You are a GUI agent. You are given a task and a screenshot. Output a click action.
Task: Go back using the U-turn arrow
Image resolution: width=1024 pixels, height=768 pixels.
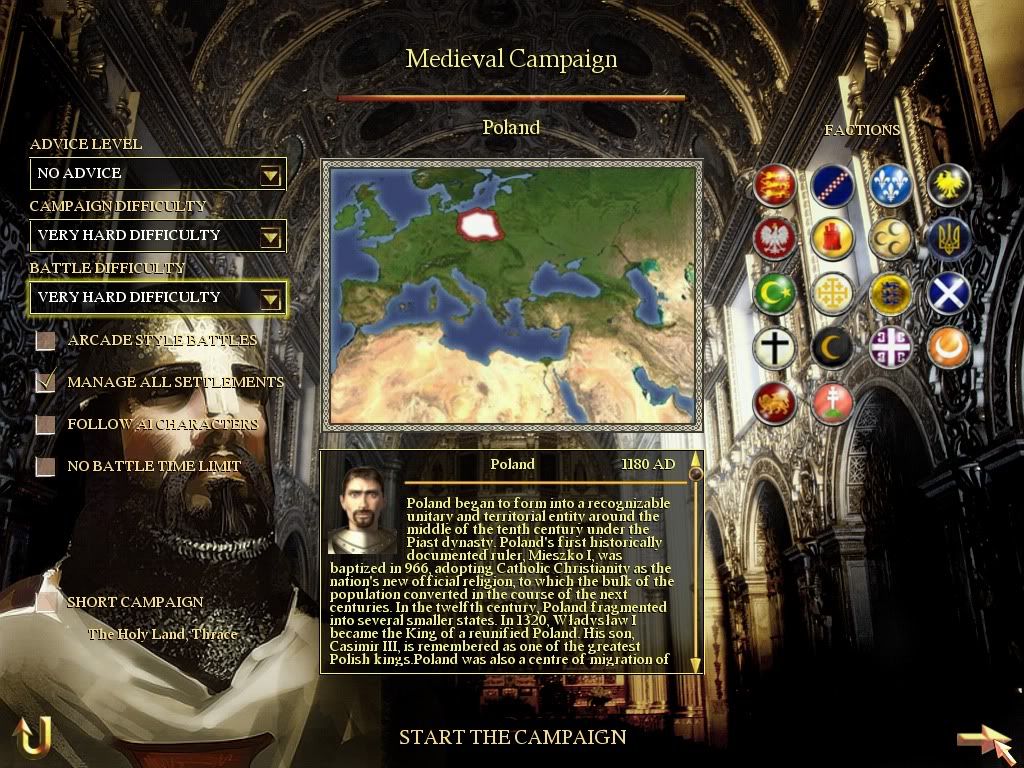pos(32,737)
